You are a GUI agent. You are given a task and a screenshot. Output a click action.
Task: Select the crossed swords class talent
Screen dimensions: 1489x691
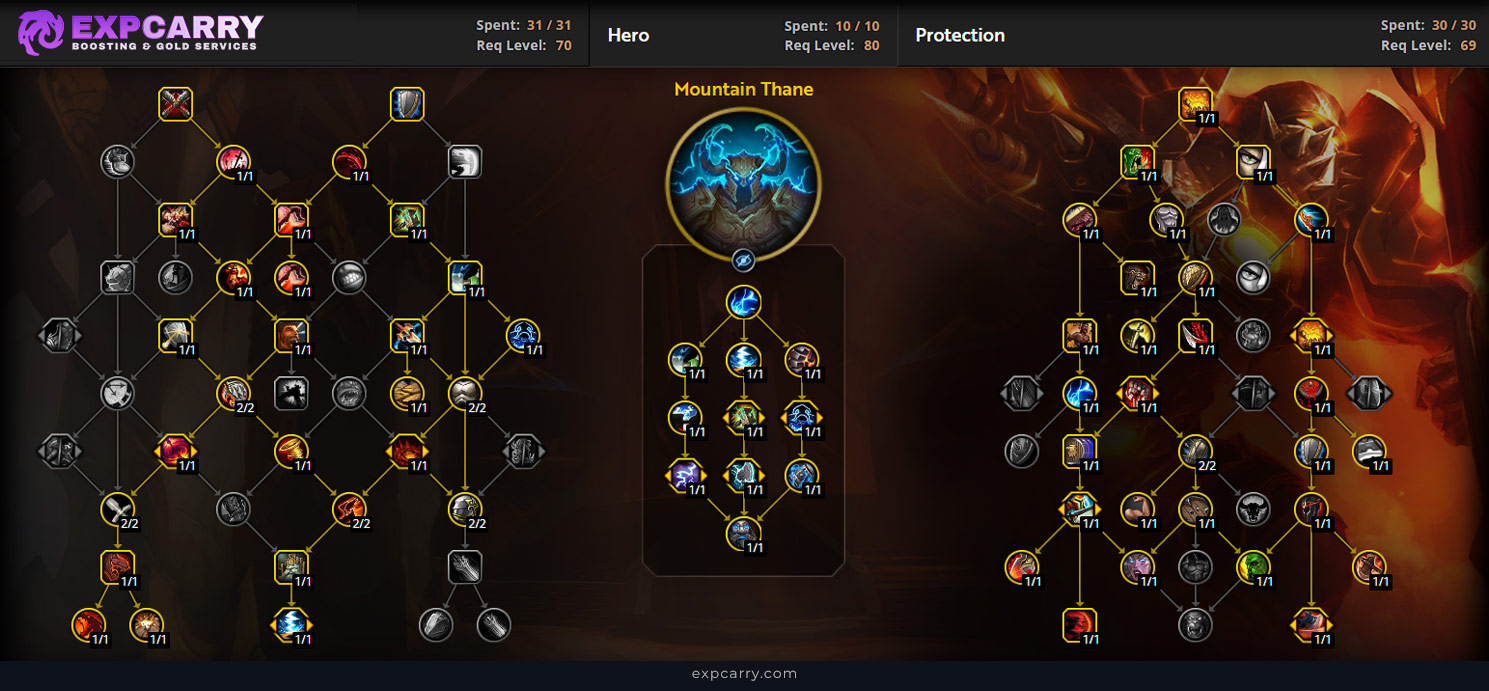pyautogui.click(x=175, y=104)
